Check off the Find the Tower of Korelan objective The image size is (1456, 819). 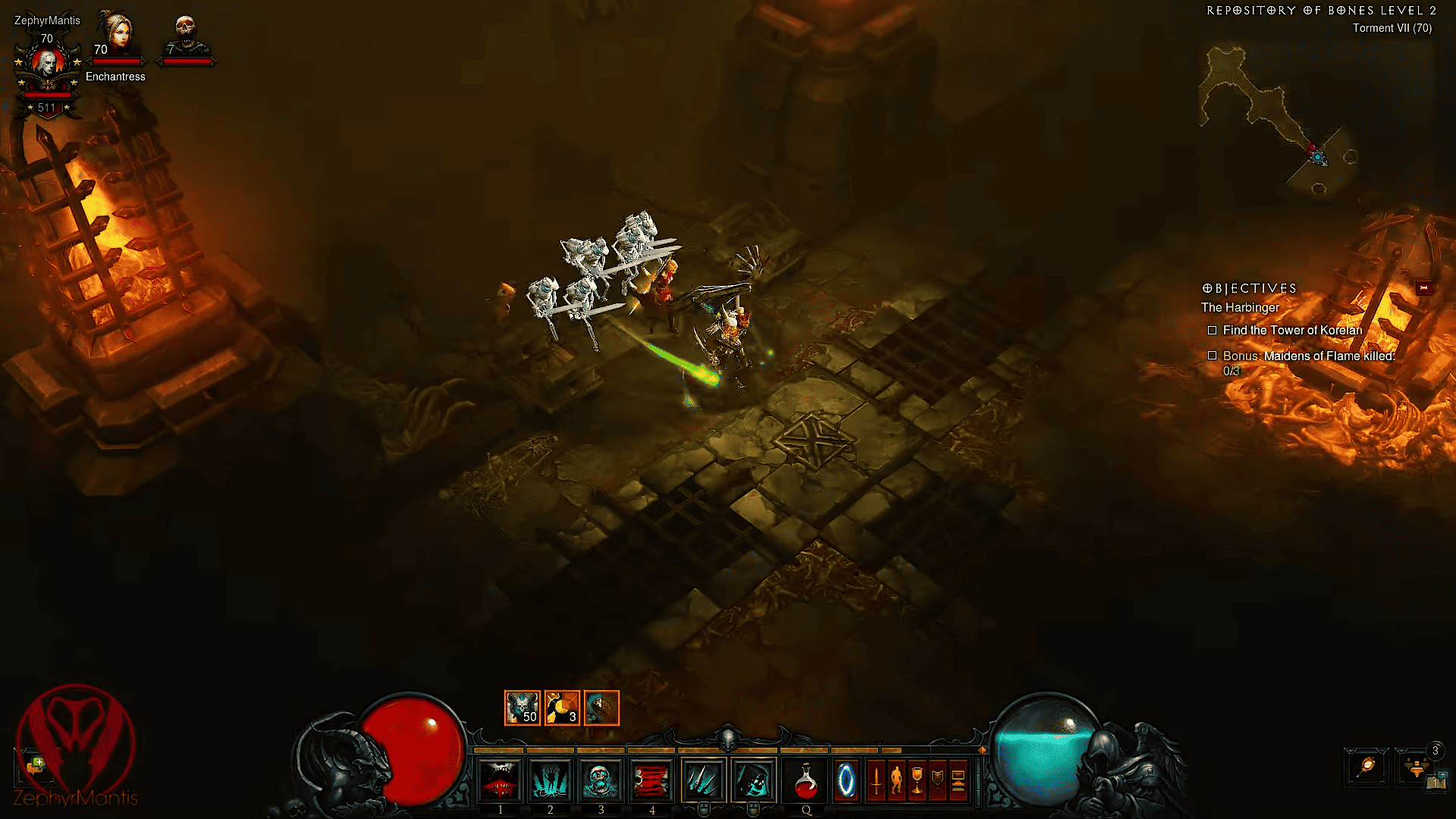1212,330
